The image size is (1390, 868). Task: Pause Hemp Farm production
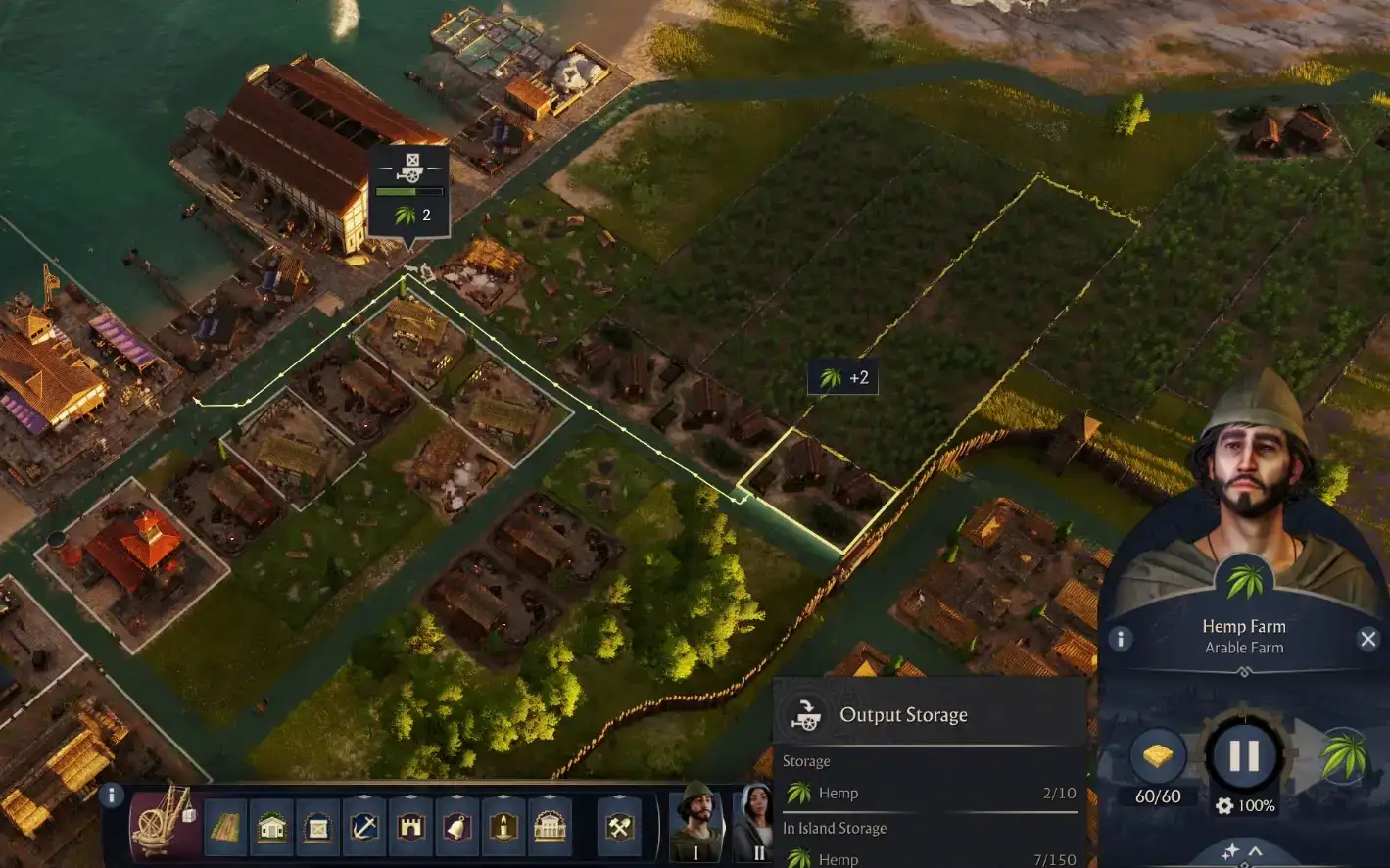point(1243,755)
